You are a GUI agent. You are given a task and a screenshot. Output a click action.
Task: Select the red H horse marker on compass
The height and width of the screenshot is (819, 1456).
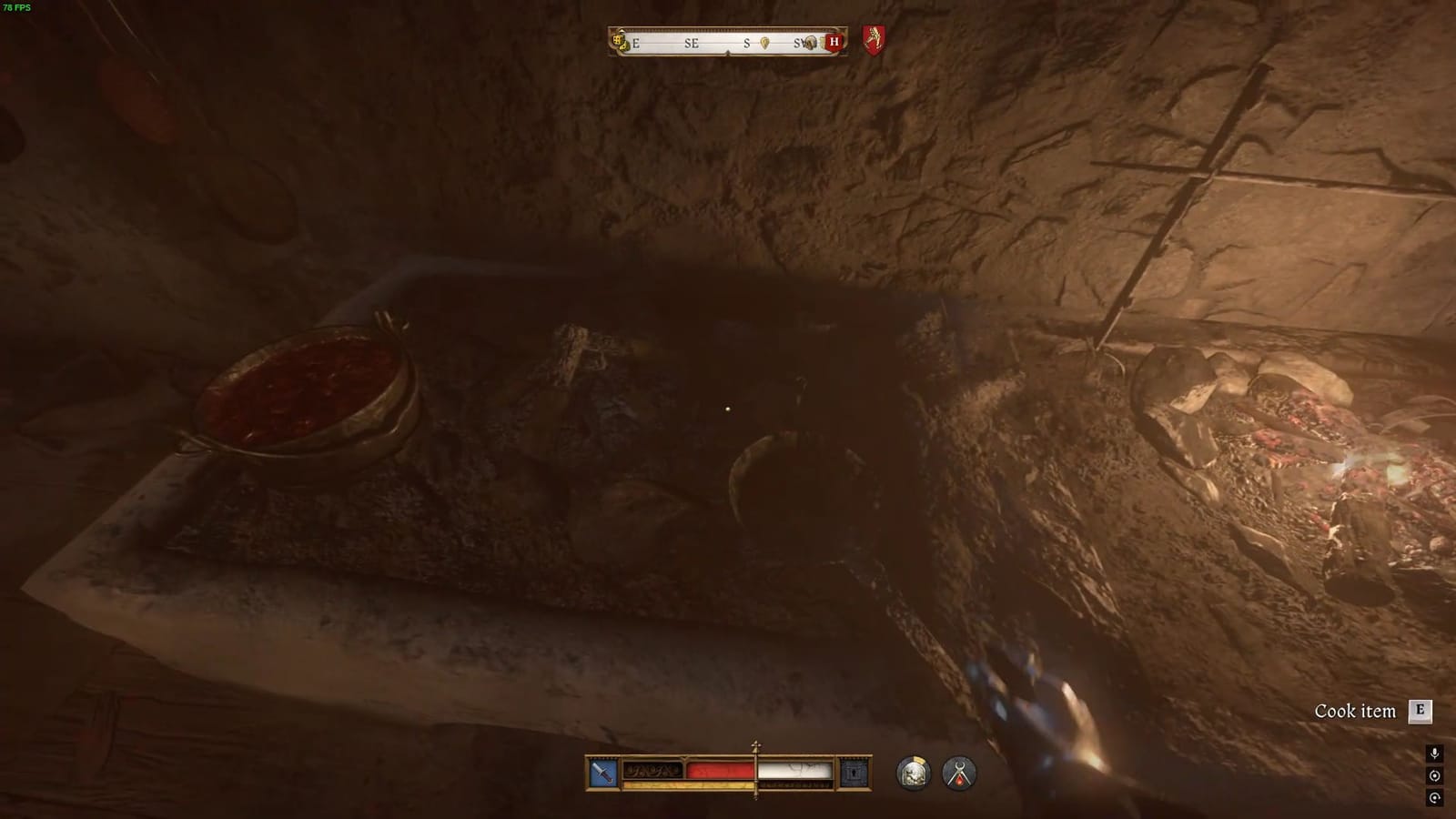coord(835,41)
